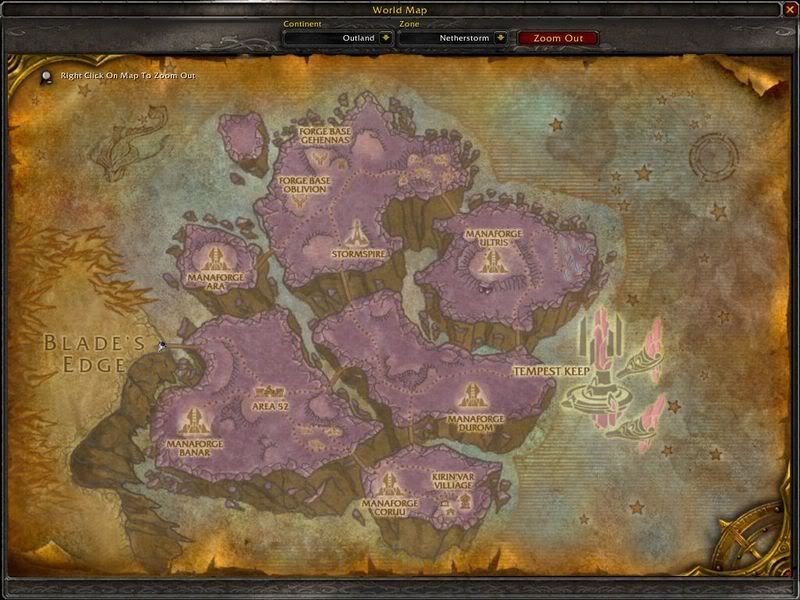Select the Area 52 town marker
This screenshot has height=600, width=800.
pyautogui.click(x=270, y=393)
